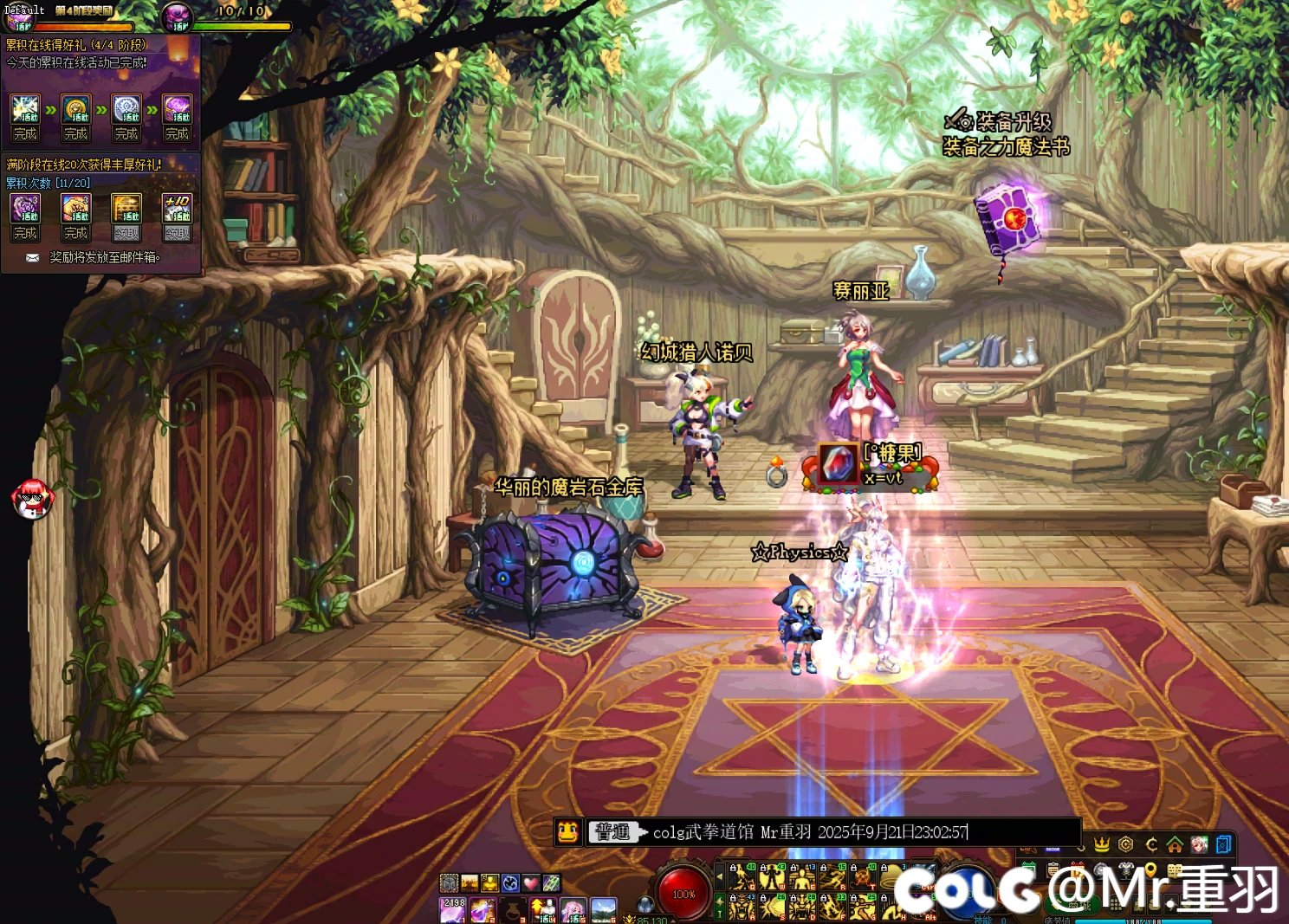Select the silver gear stage reward icon

126,110
